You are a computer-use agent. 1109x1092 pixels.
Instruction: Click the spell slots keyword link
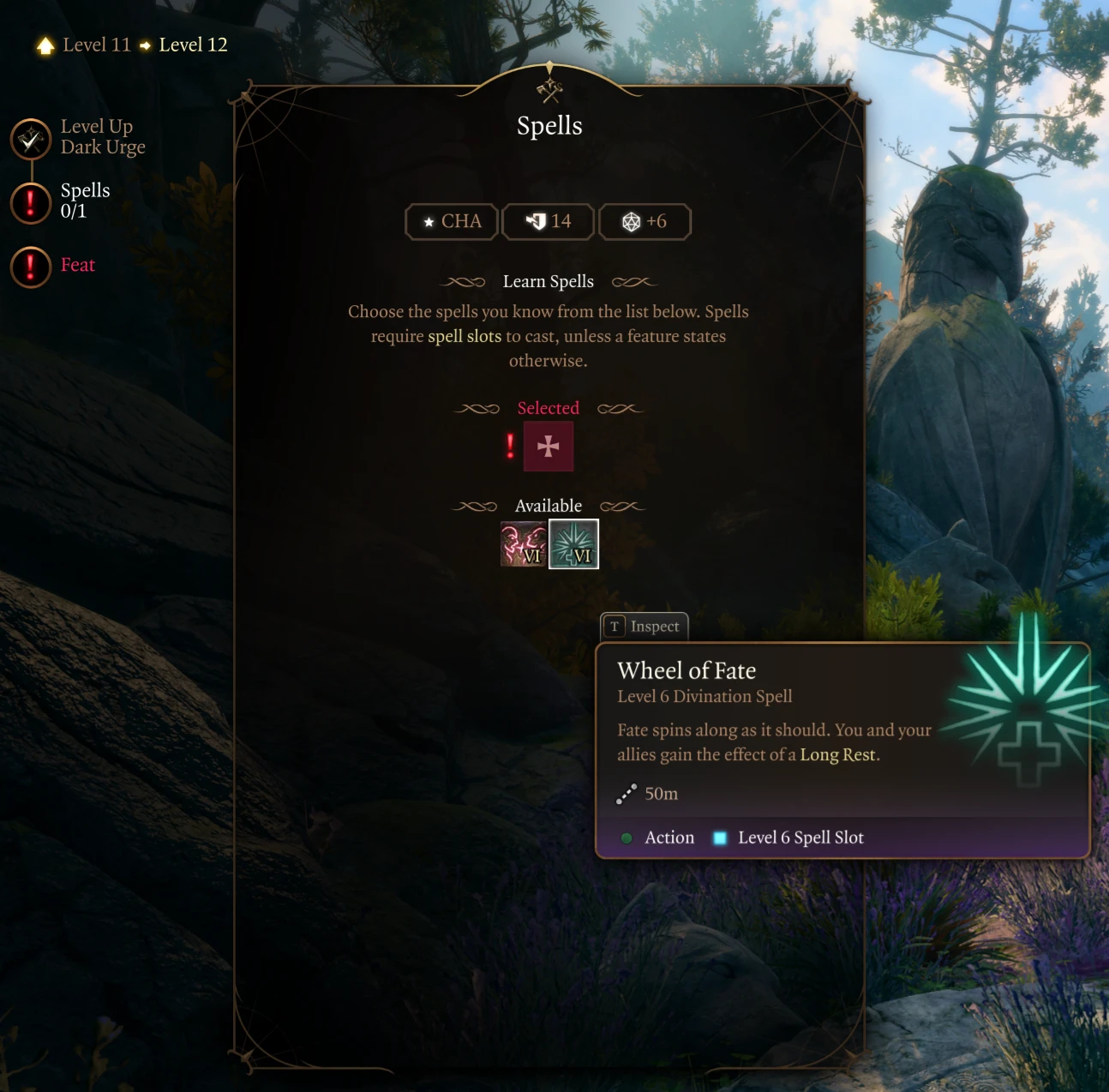(x=465, y=337)
